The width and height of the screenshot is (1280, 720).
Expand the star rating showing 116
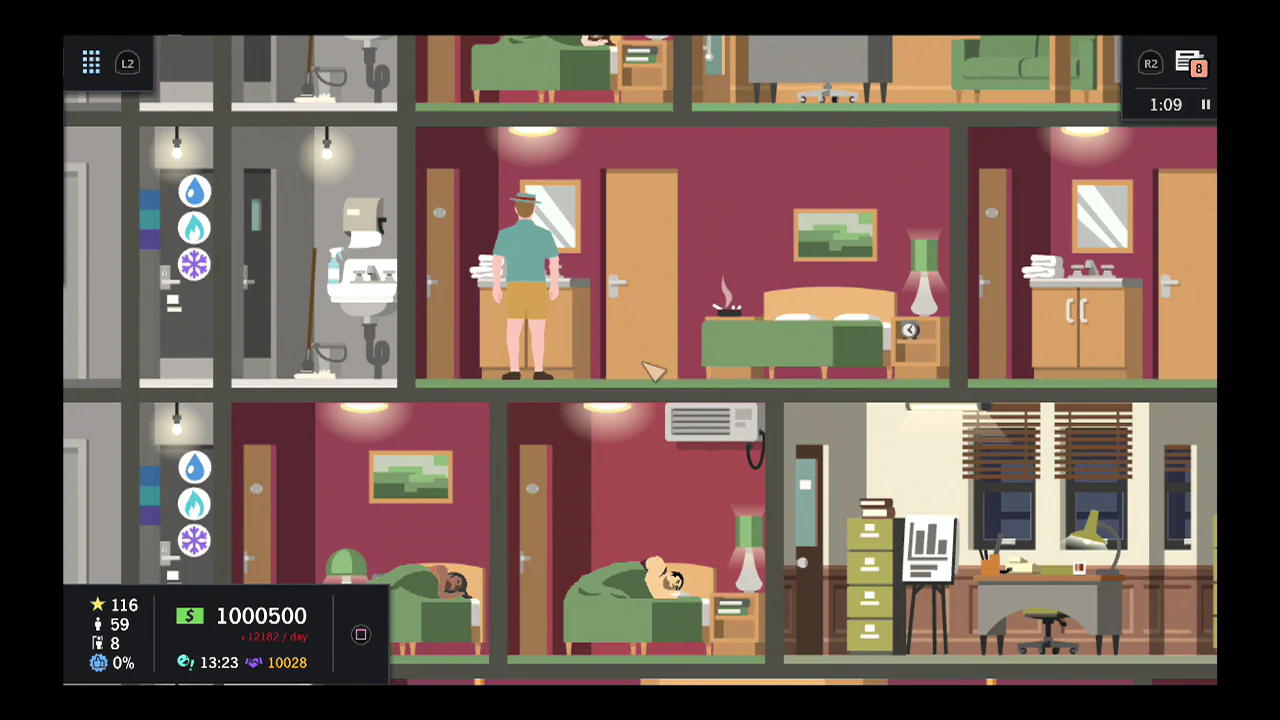click(114, 605)
